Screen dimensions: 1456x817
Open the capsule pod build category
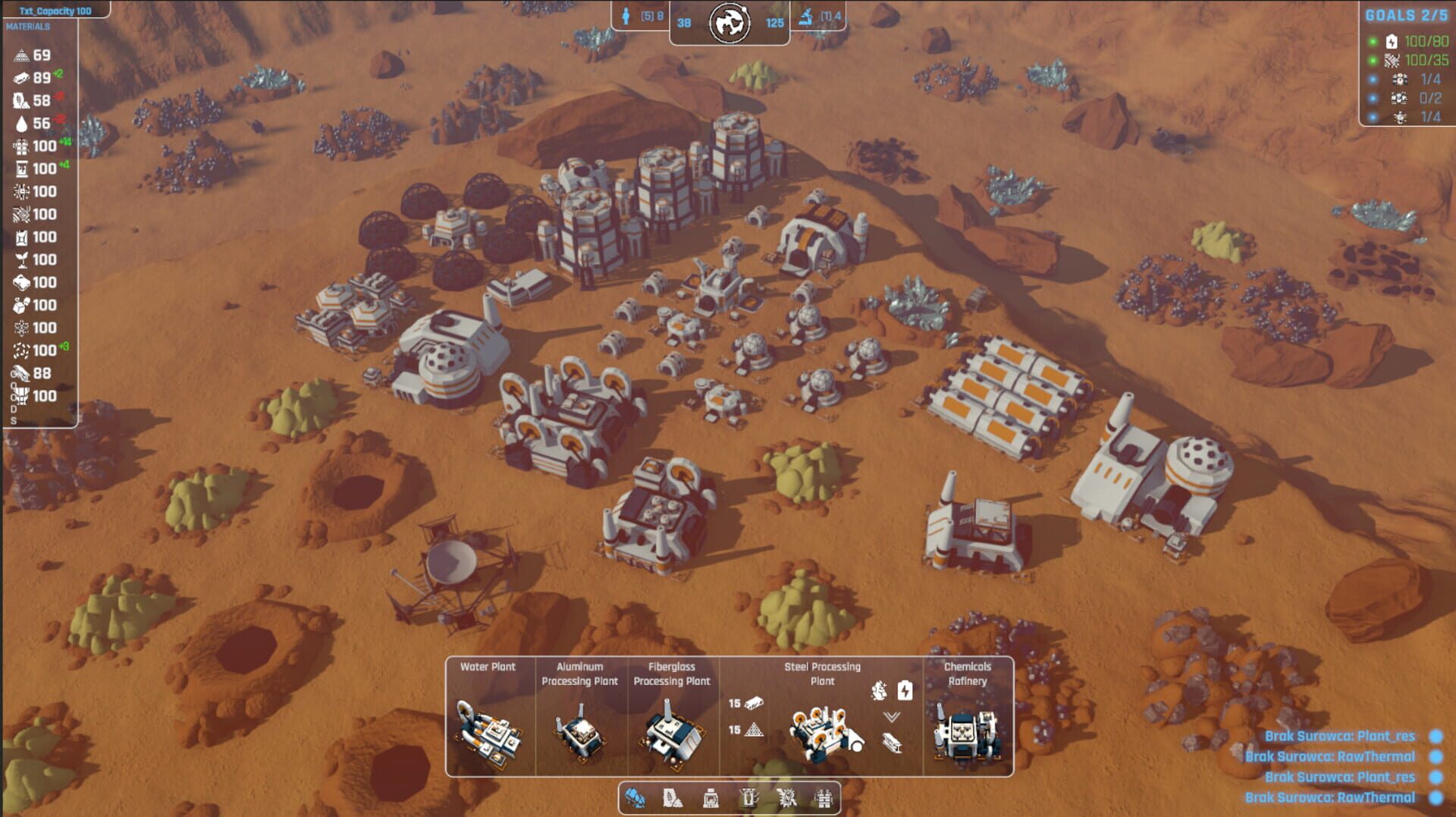tap(748, 798)
